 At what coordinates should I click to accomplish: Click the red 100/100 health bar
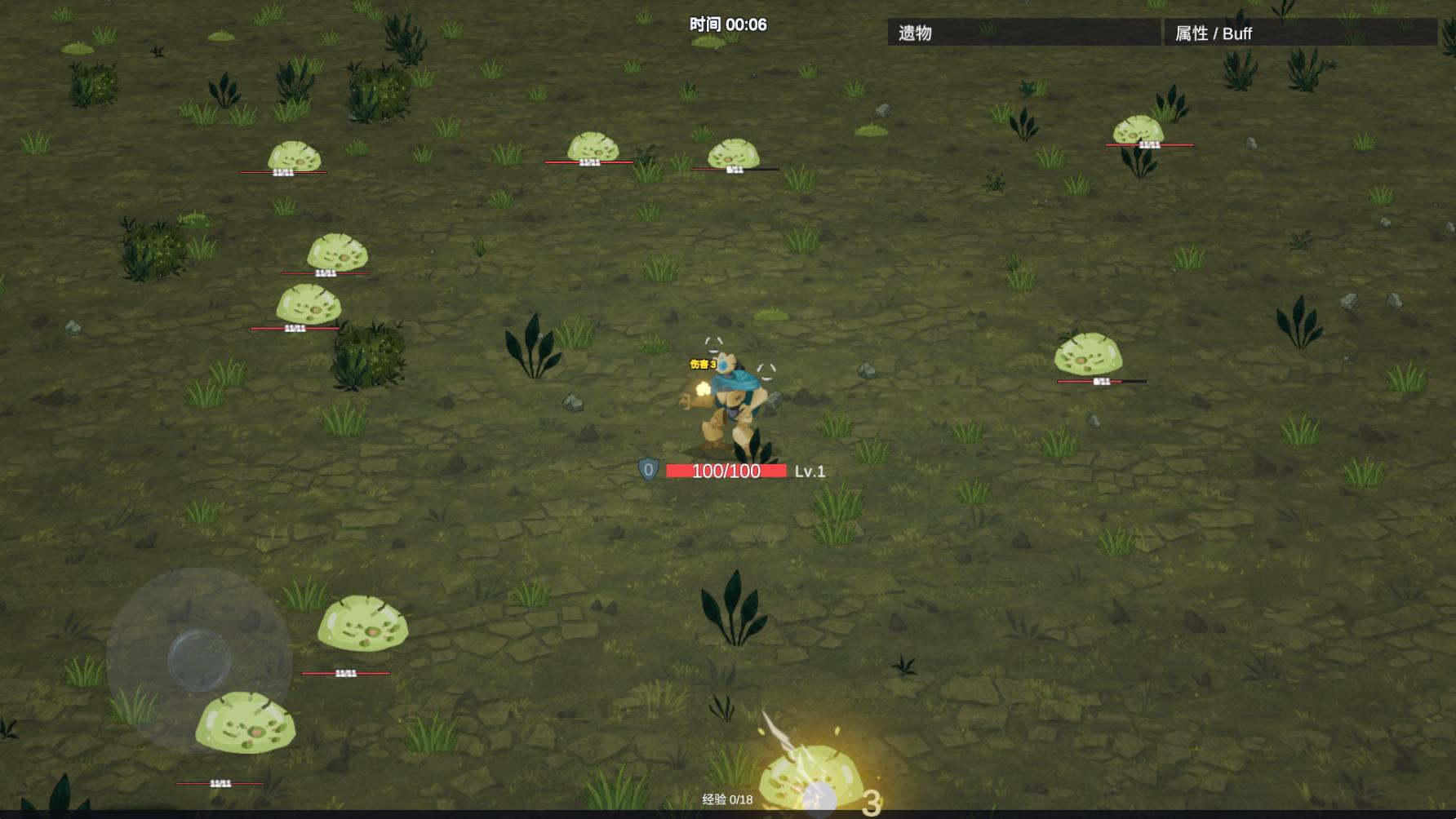click(722, 471)
